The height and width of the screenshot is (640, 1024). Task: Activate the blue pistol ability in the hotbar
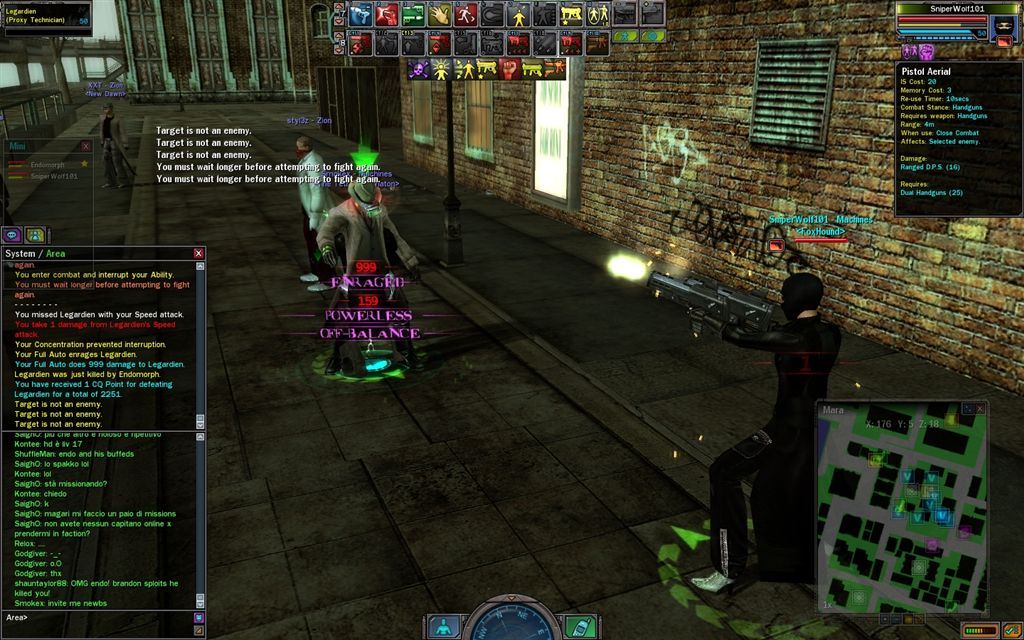(x=362, y=14)
